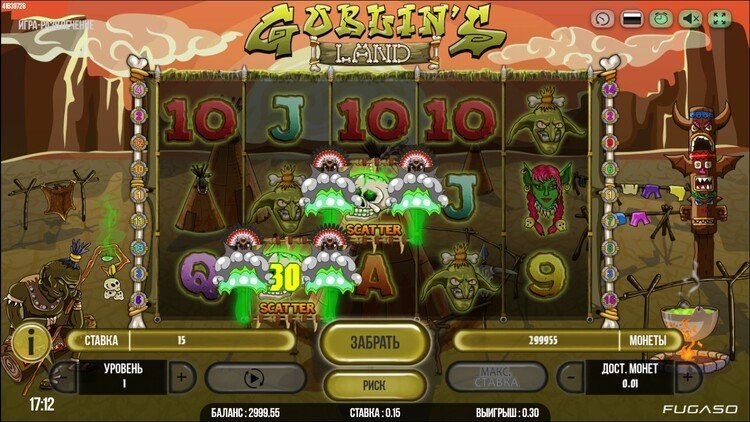Lower the coin value (ДОСТ. МОНЕТ) with minus
750x422 pixels.
(x=570, y=377)
